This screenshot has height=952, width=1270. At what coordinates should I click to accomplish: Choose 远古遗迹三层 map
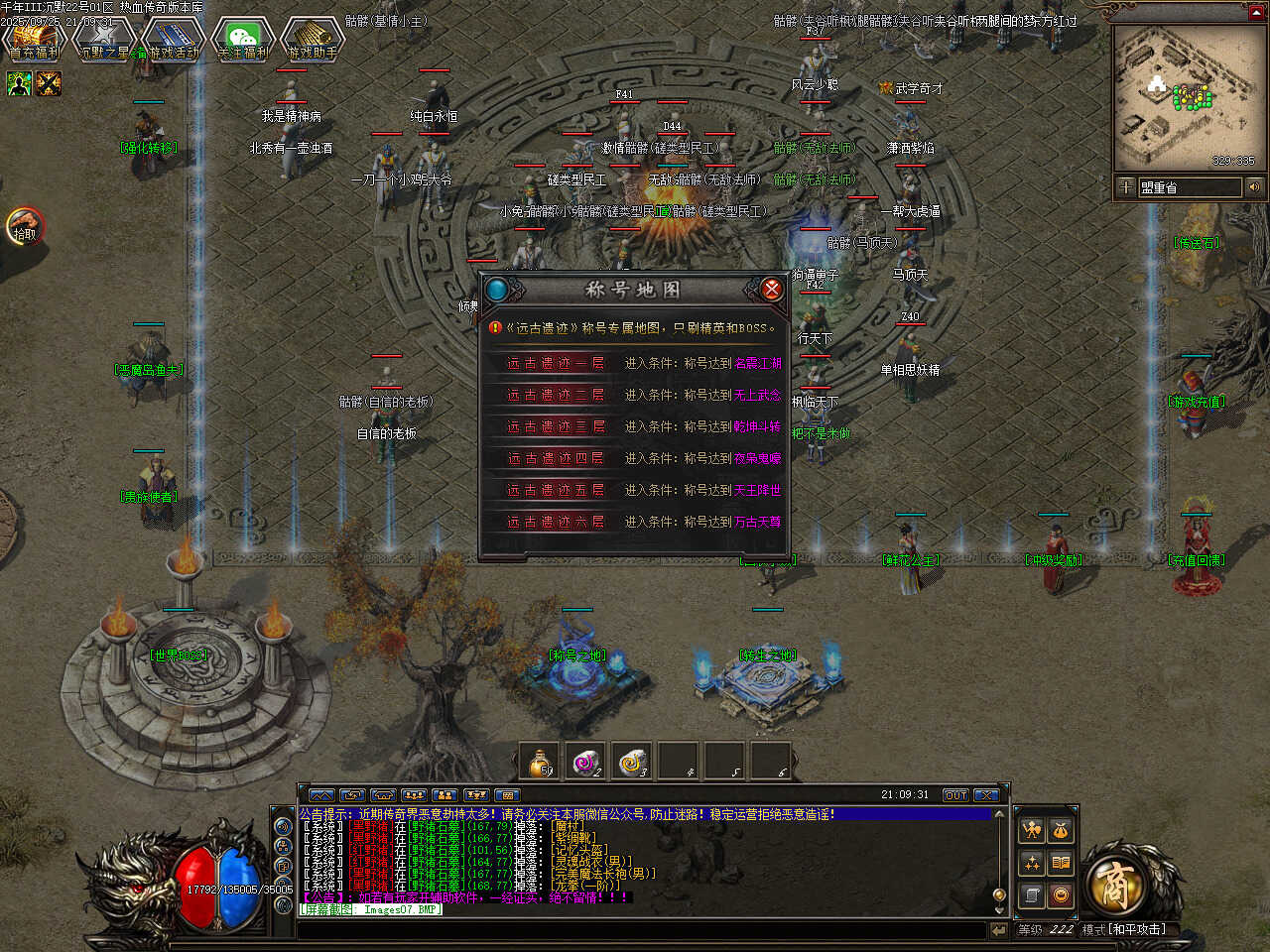click(556, 427)
